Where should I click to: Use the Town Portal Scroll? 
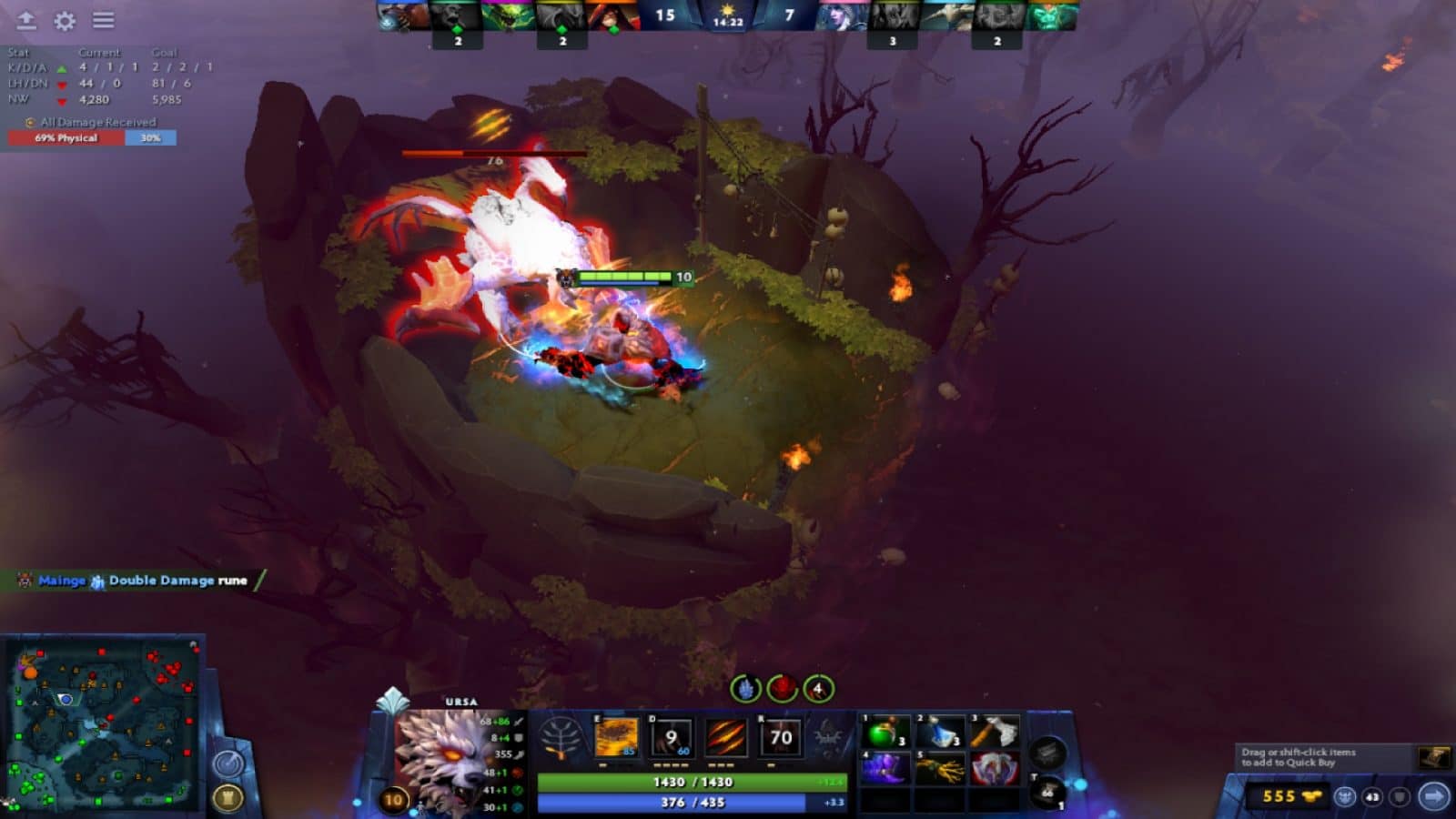point(1046,788)
